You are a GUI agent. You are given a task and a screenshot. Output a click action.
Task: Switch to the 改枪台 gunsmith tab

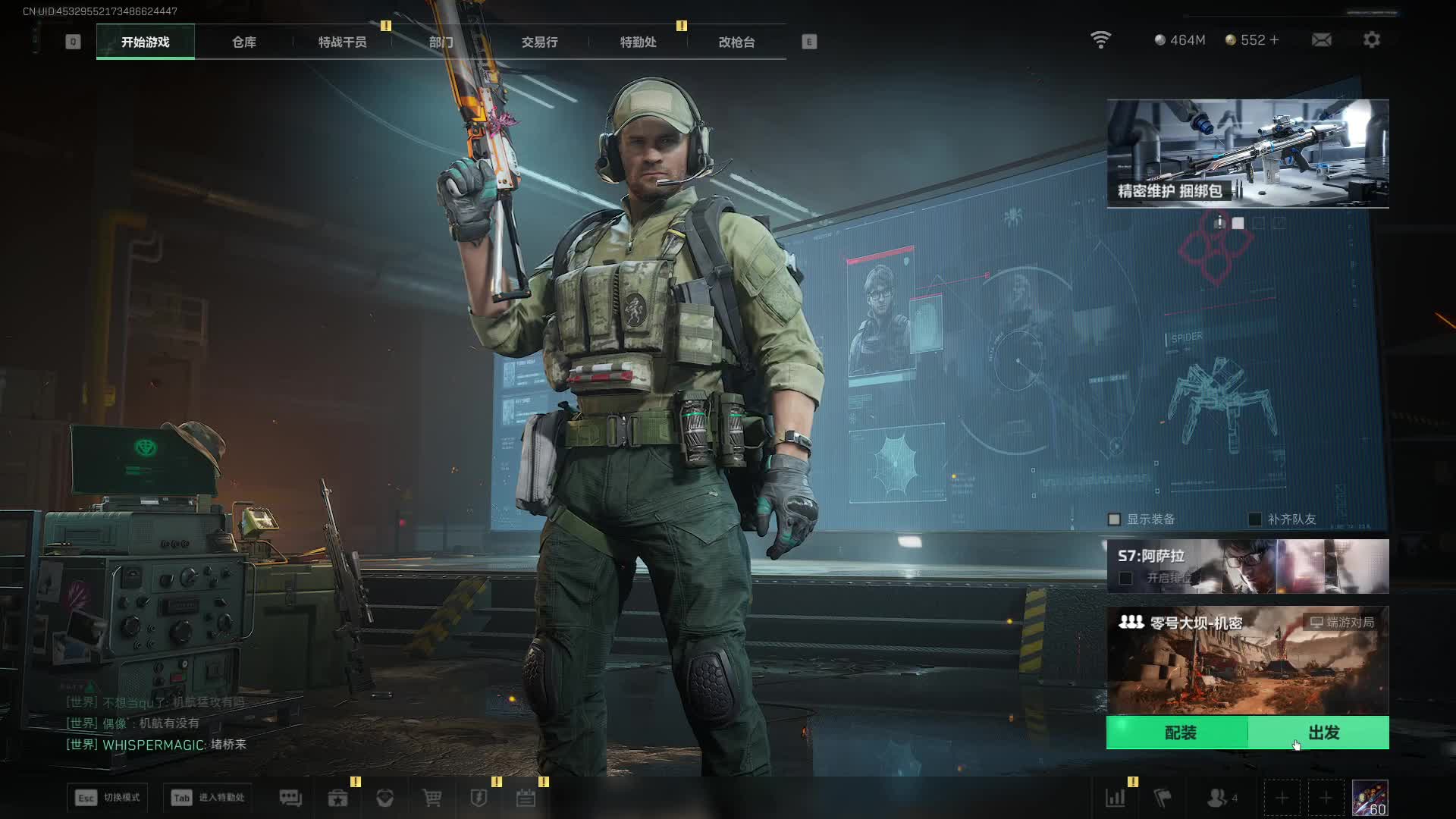736,42
